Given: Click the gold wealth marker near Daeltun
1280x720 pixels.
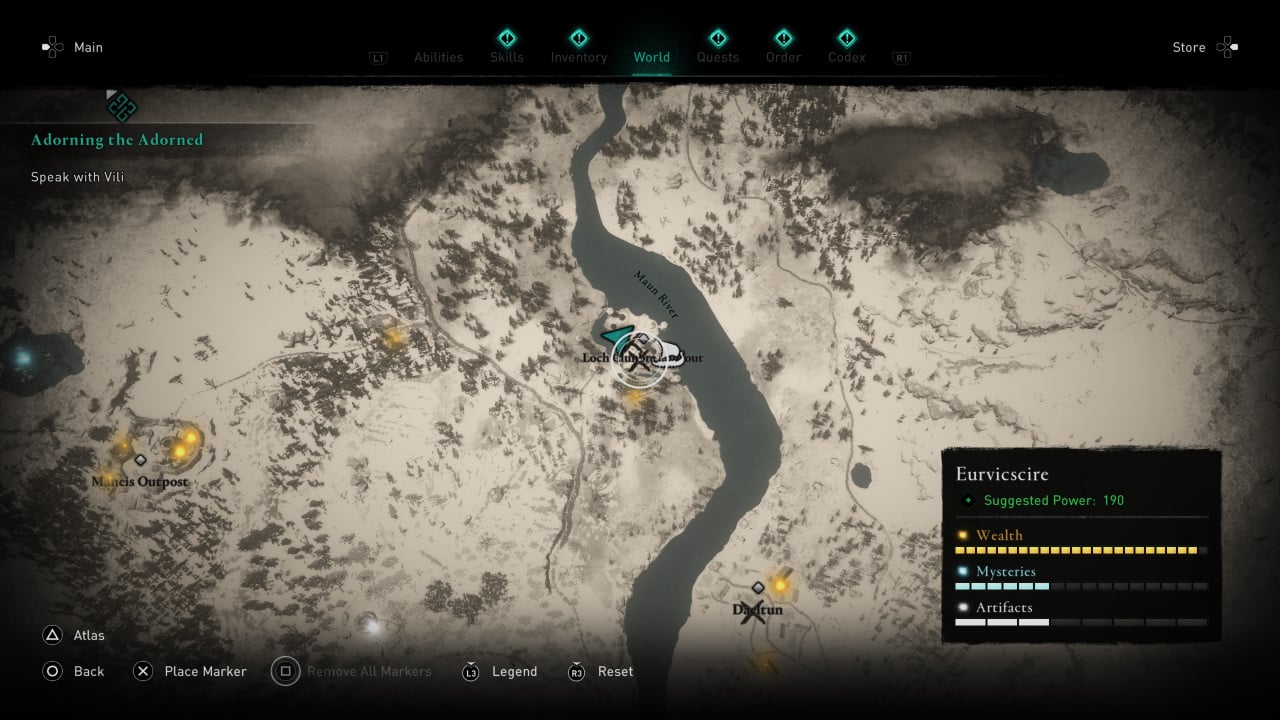Looking at the screenshot, I should click(779, 585).
